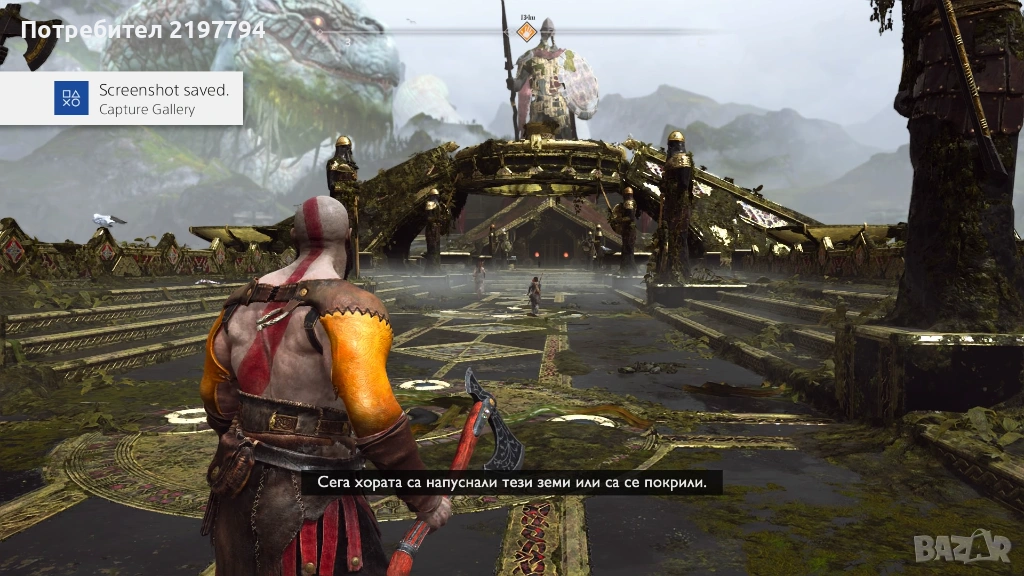1024x576 pixels.
Task: Click the blue Capture Gallery icon
Action: pos(71,98)
